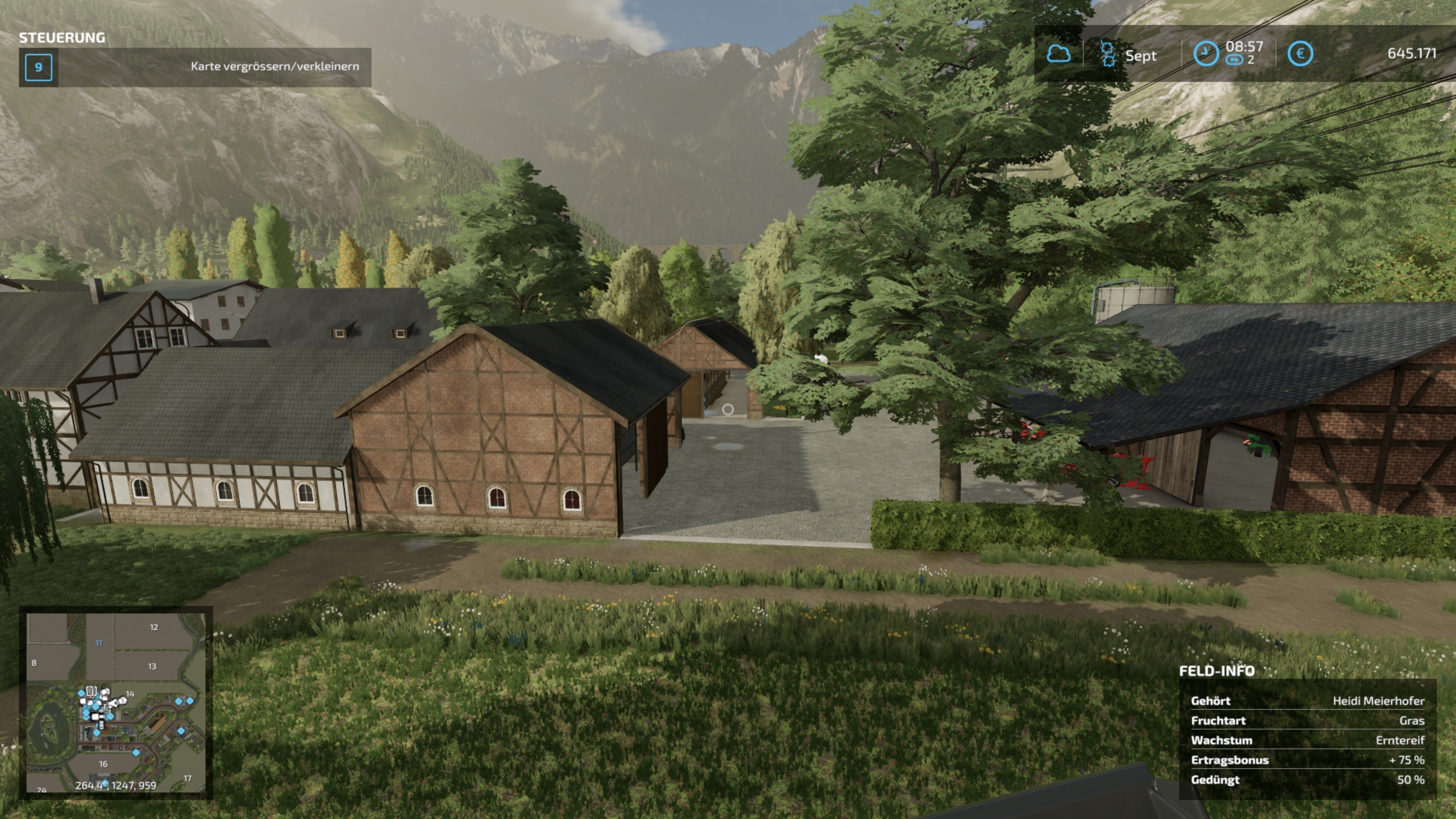
Task: Click the euro money icon
Action: (x=1300, y=54)
